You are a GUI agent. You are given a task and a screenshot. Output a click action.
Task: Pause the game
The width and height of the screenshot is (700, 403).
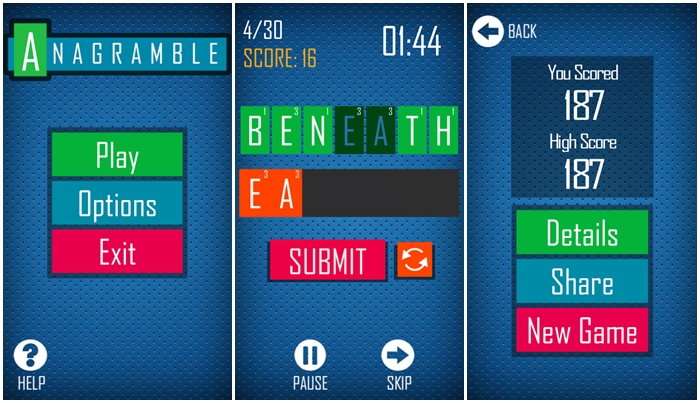point(310,356)
